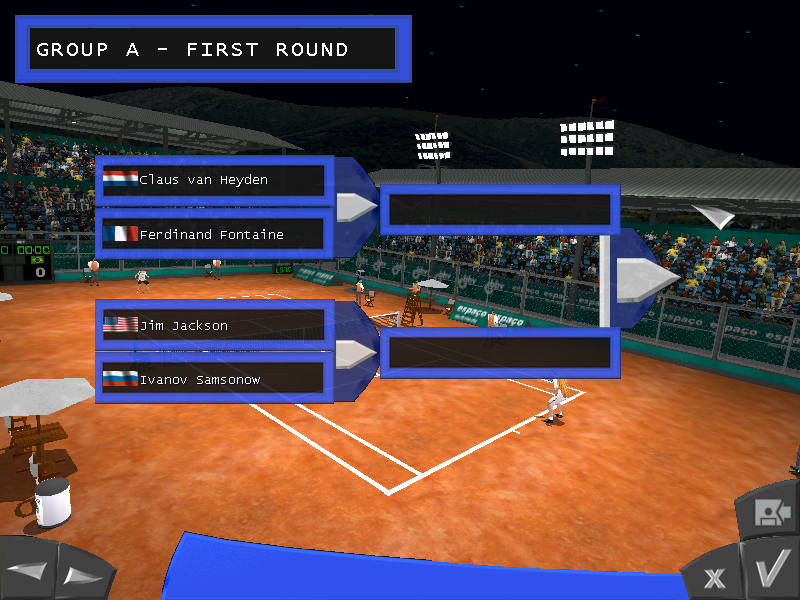Toggle the camera view icon
This screenshot has height=600, width=800.
[x=768, y=512]
